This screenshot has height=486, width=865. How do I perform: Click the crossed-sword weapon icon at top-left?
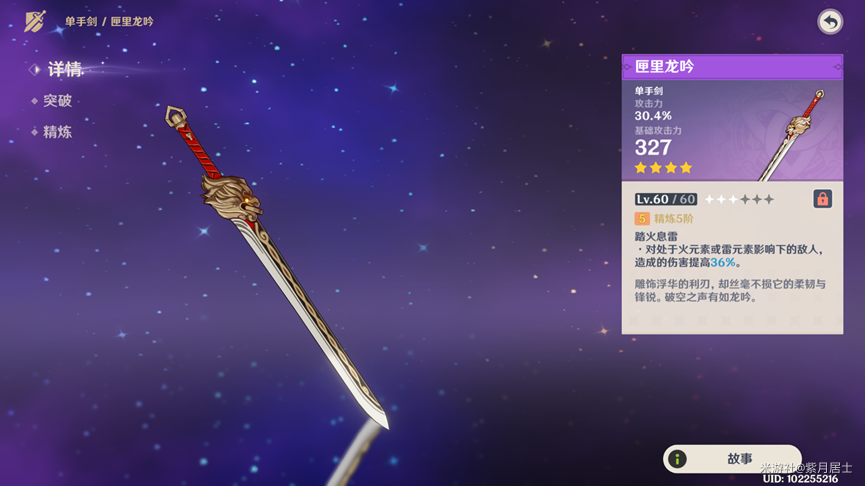tap(36, 21)
